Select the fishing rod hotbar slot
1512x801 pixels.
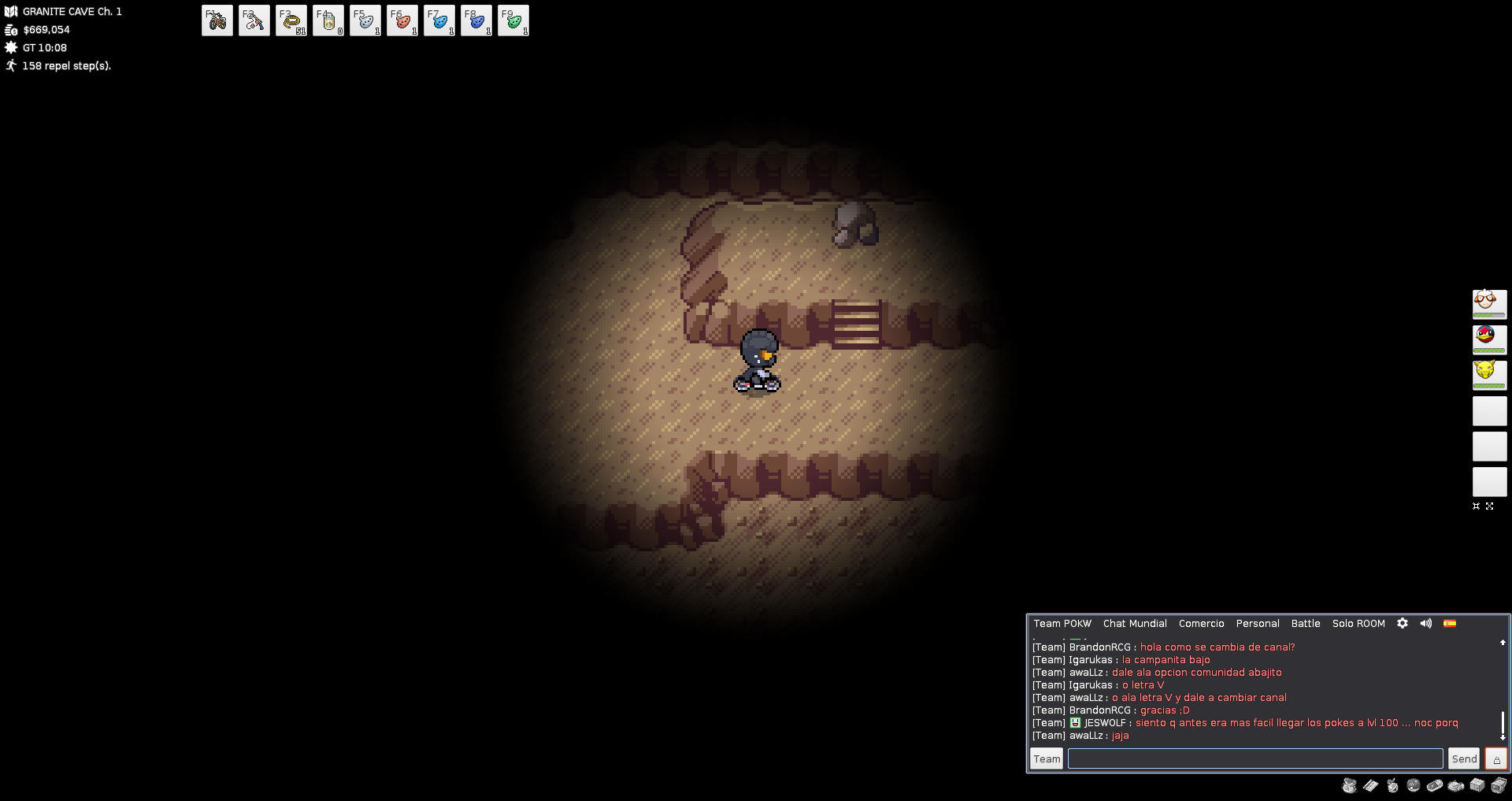[x=254, y=20]
